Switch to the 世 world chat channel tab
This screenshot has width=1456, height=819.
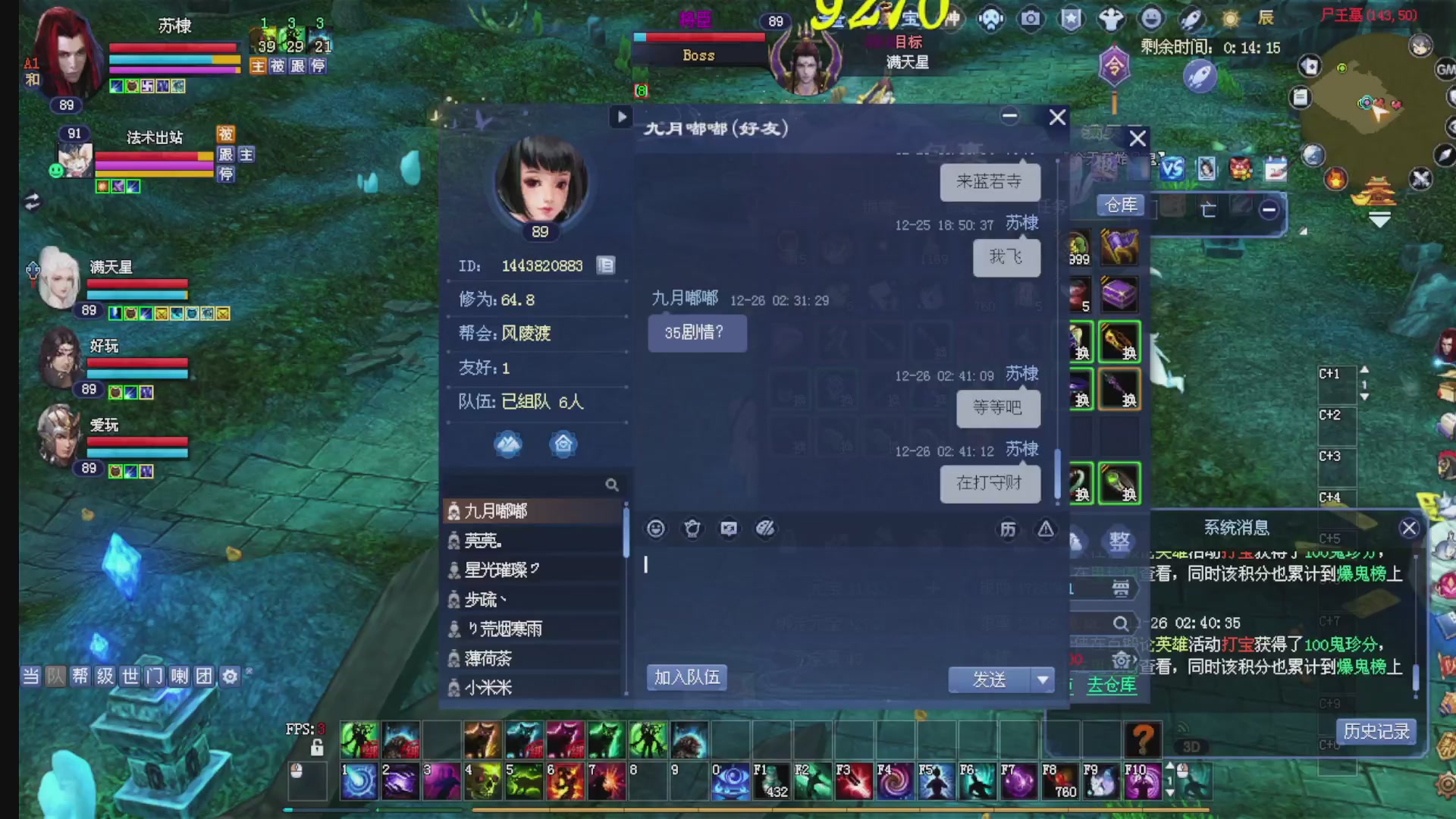pos(129,676)
